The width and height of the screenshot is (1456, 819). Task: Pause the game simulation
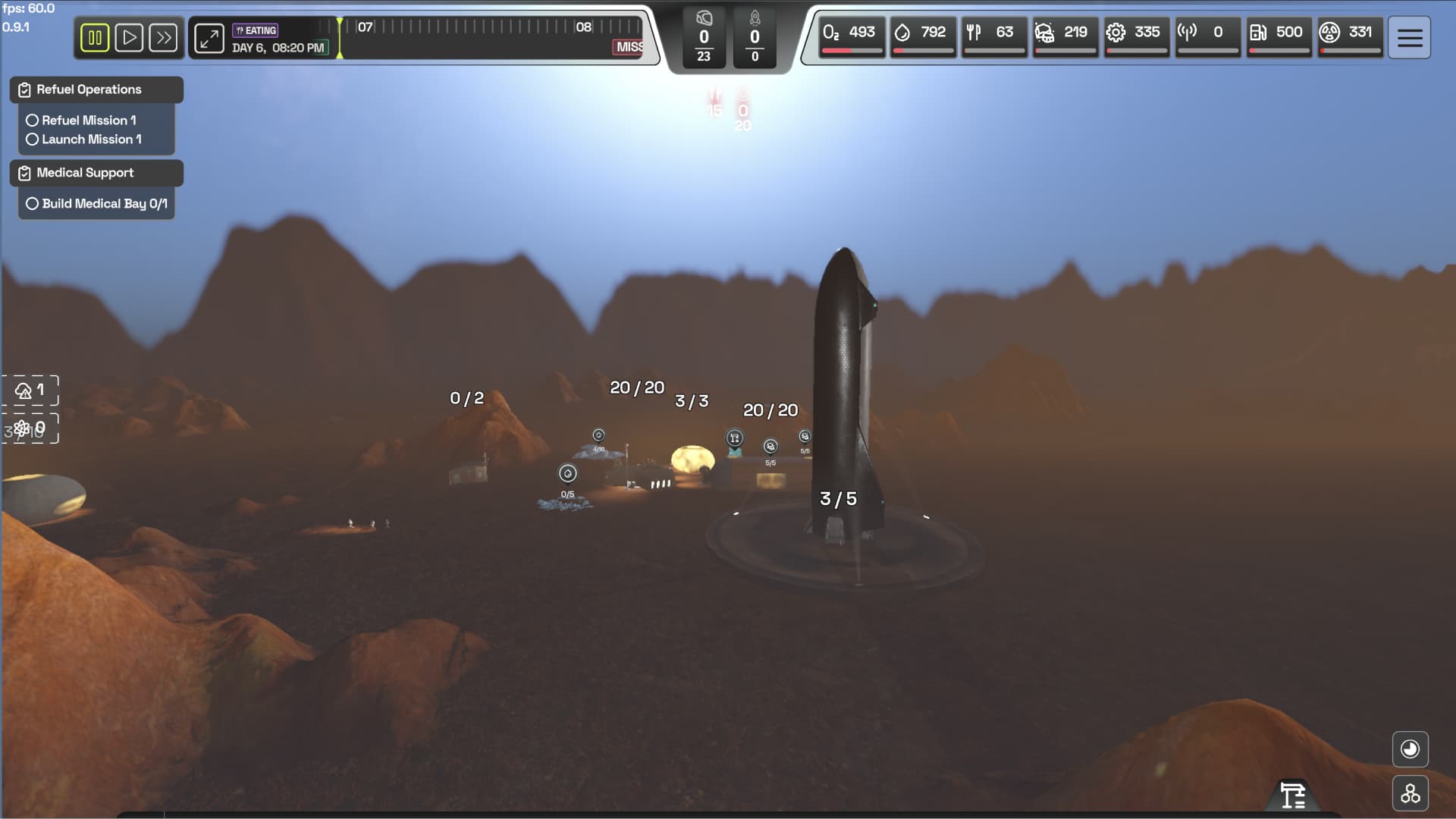(95, 37)
